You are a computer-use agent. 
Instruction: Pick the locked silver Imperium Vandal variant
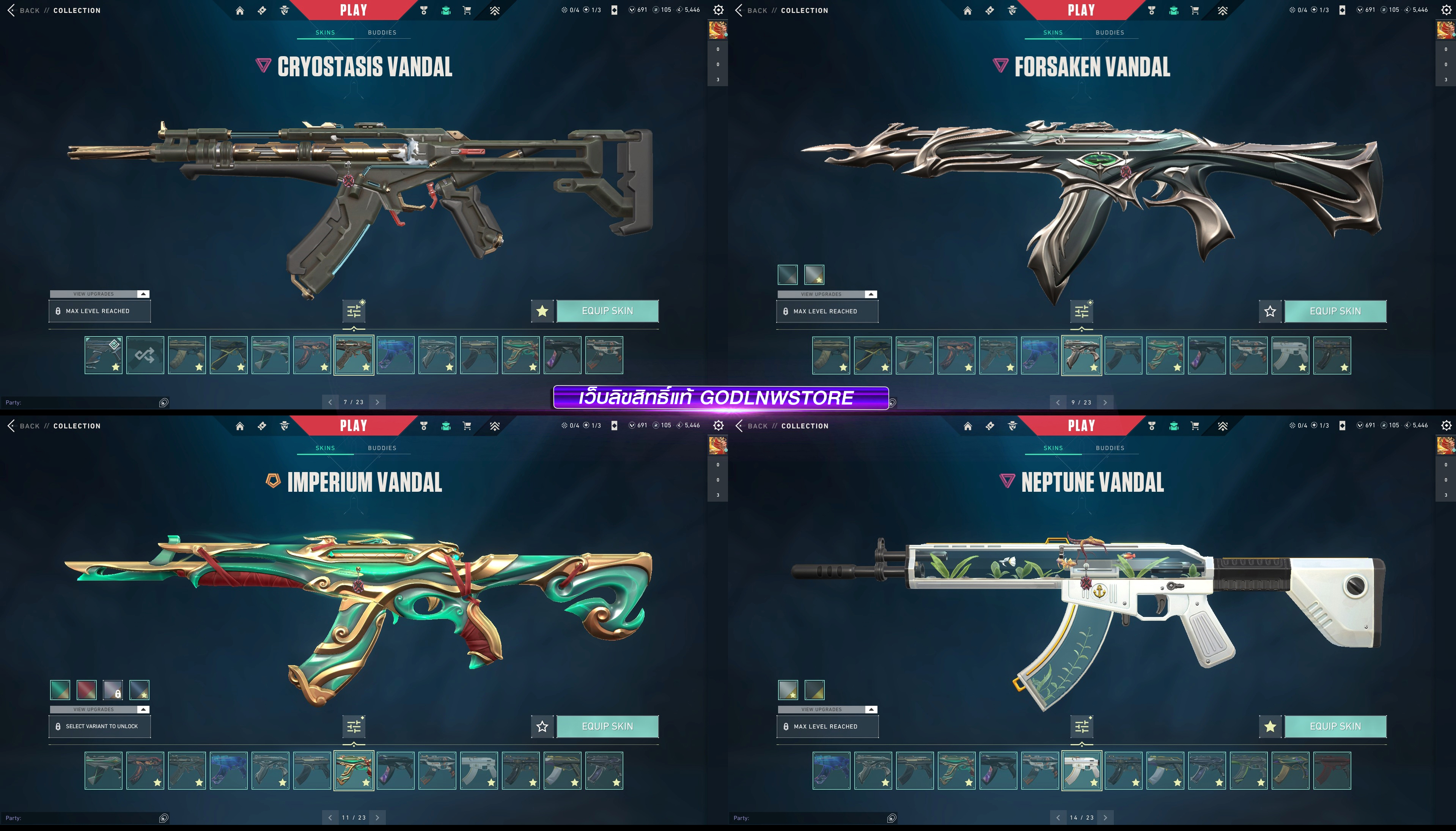[113, 689]
